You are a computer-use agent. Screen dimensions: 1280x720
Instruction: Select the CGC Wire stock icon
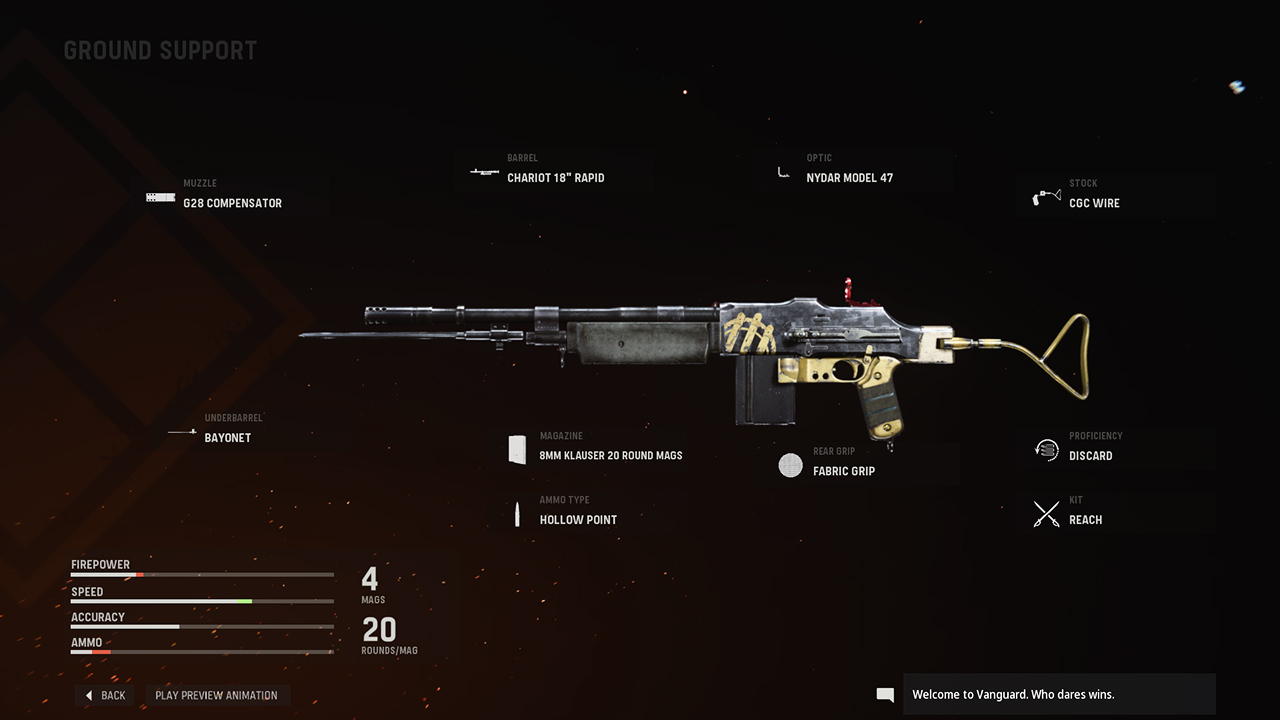point(1046,196)
